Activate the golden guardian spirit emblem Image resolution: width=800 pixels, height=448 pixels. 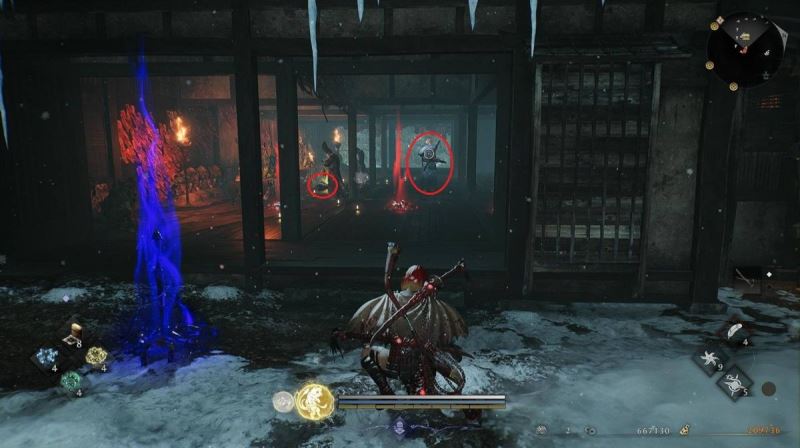(314, 402)
